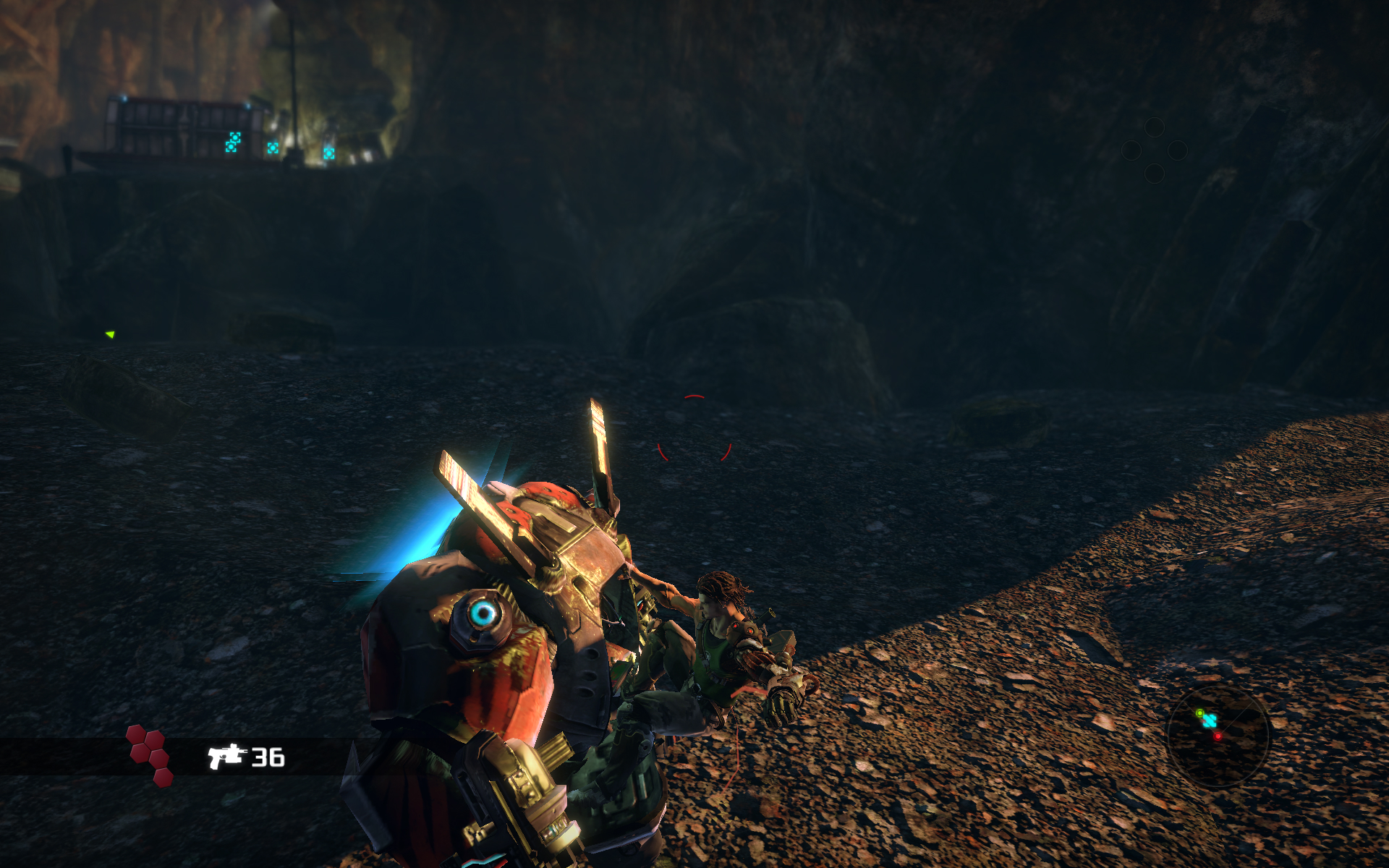Open the circular radar minimap

1218,736
